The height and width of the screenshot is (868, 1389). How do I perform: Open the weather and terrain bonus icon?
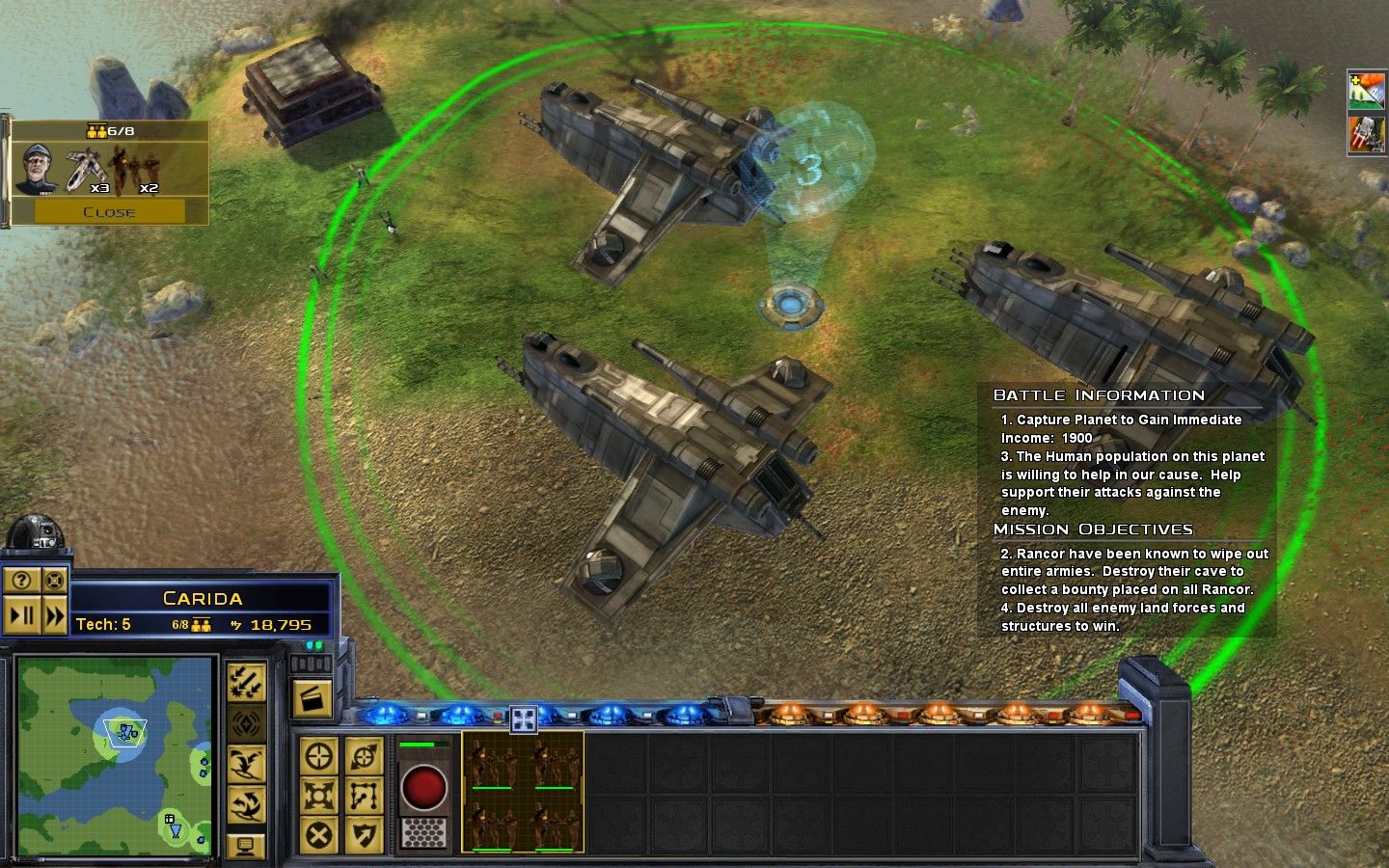coord(1367,91)
